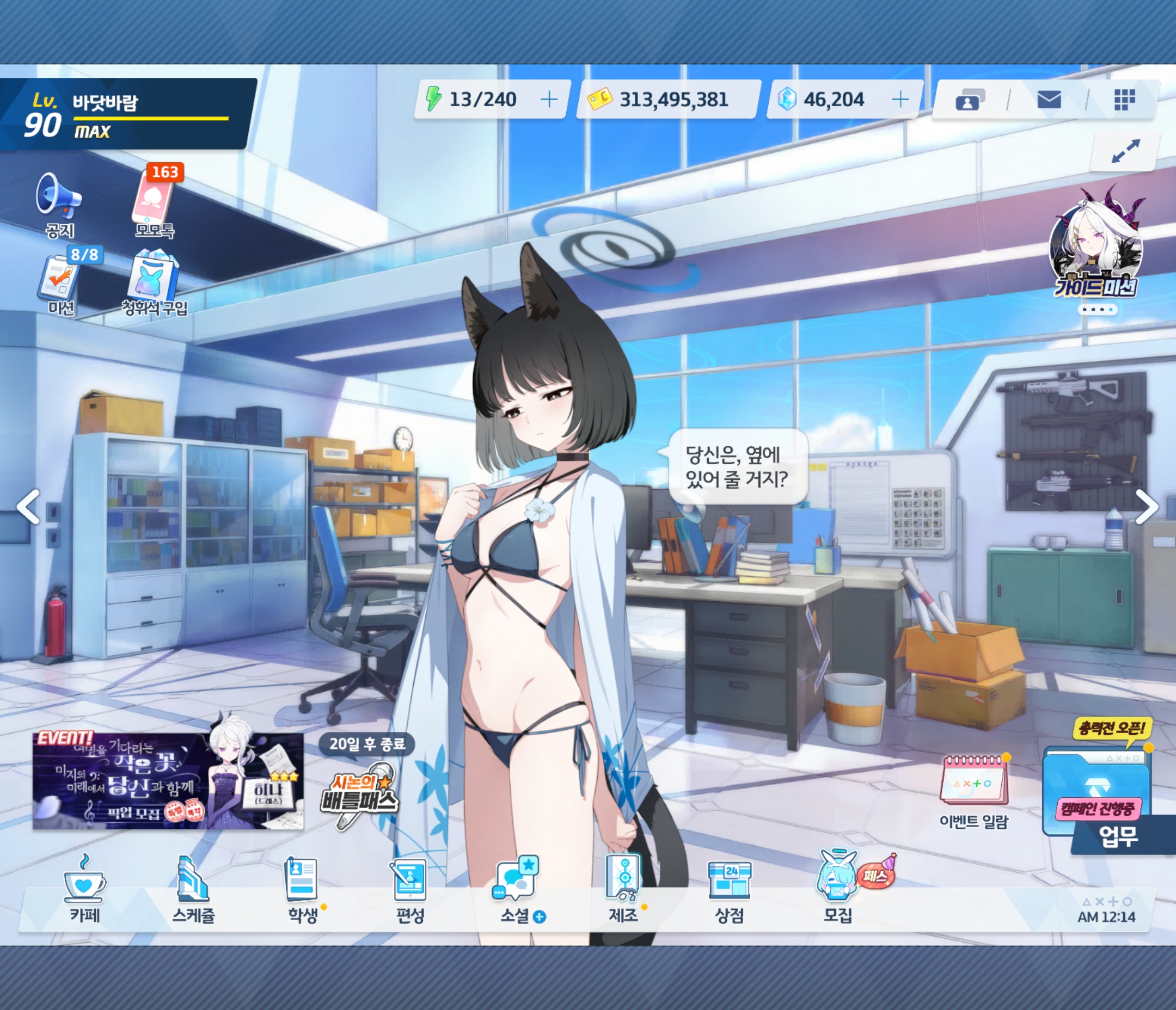Open the mail envelope inbox
The image size is (1176, 1010).
click(x=1048, y=101)
